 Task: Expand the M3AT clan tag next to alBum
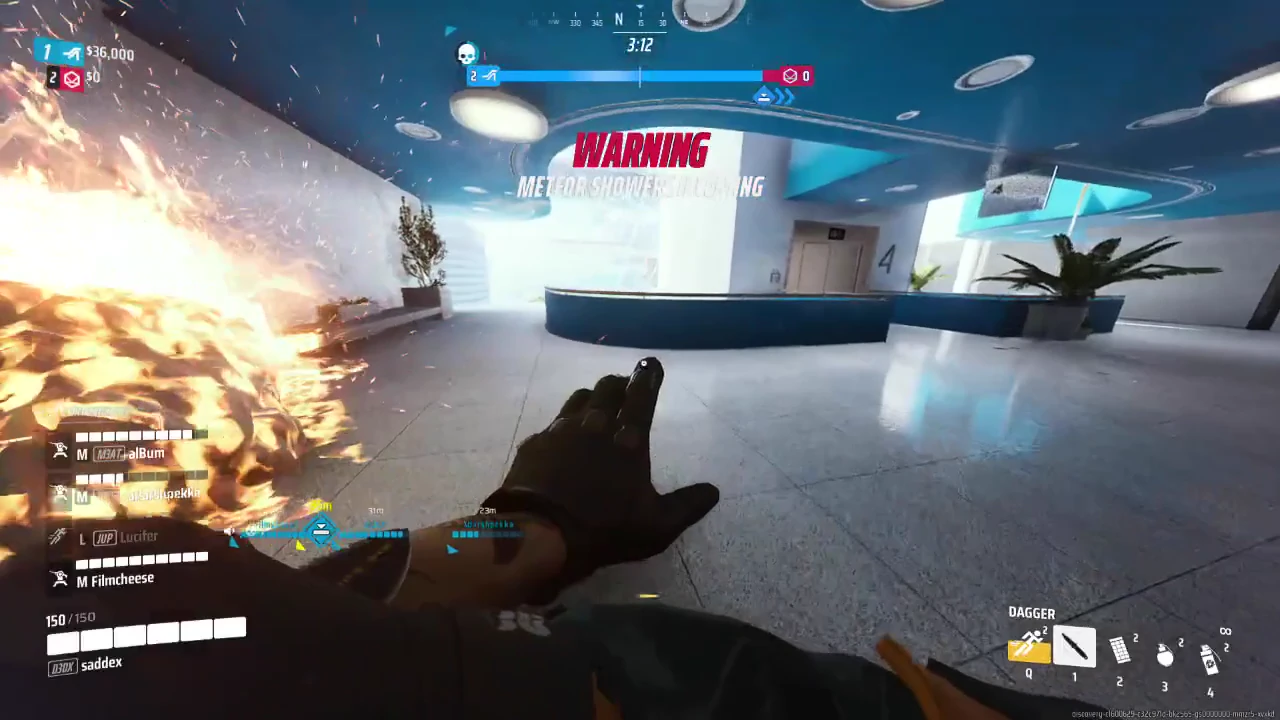click(x=107, y=453)
